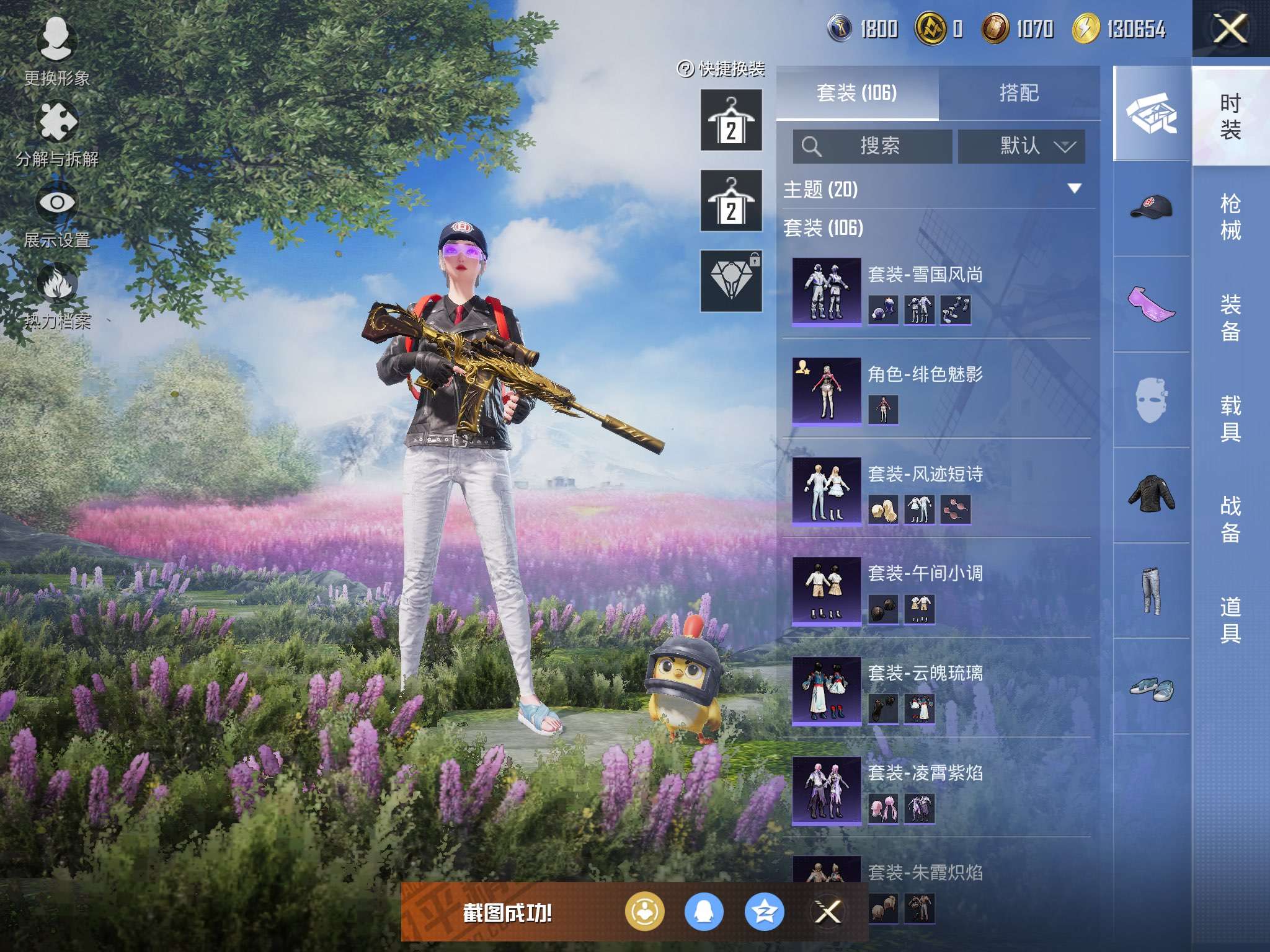
Task: Open the 默认 sort dropdown
Action: (x=1021, y=146)
